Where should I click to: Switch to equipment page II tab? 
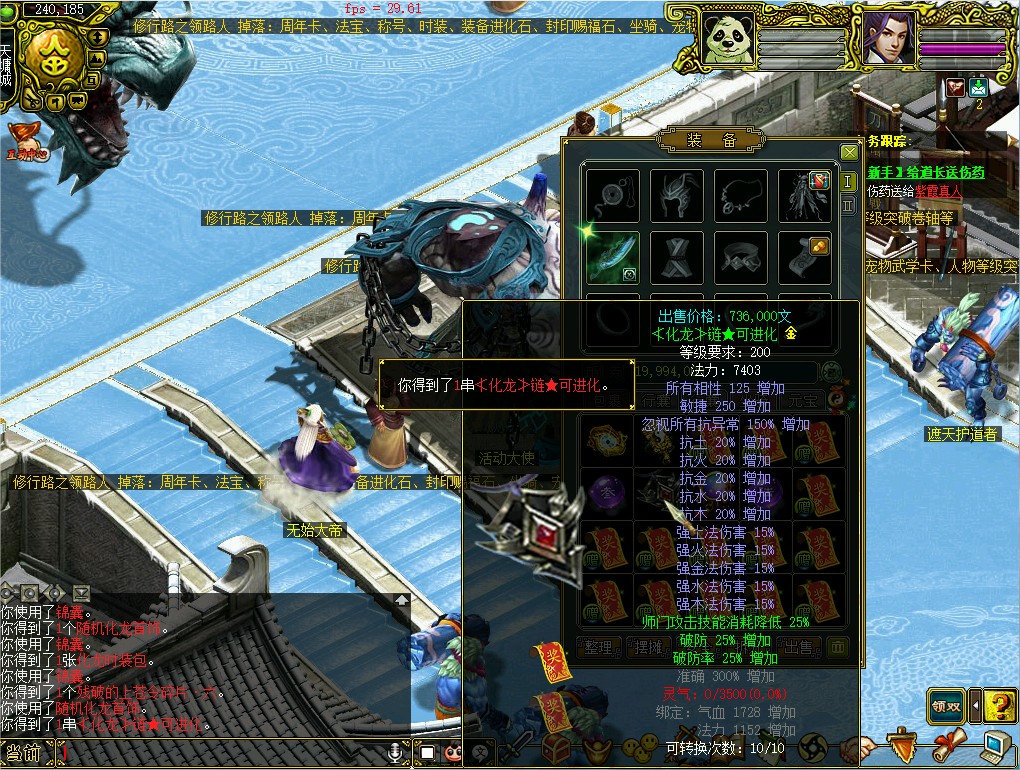tap(848, 204)
